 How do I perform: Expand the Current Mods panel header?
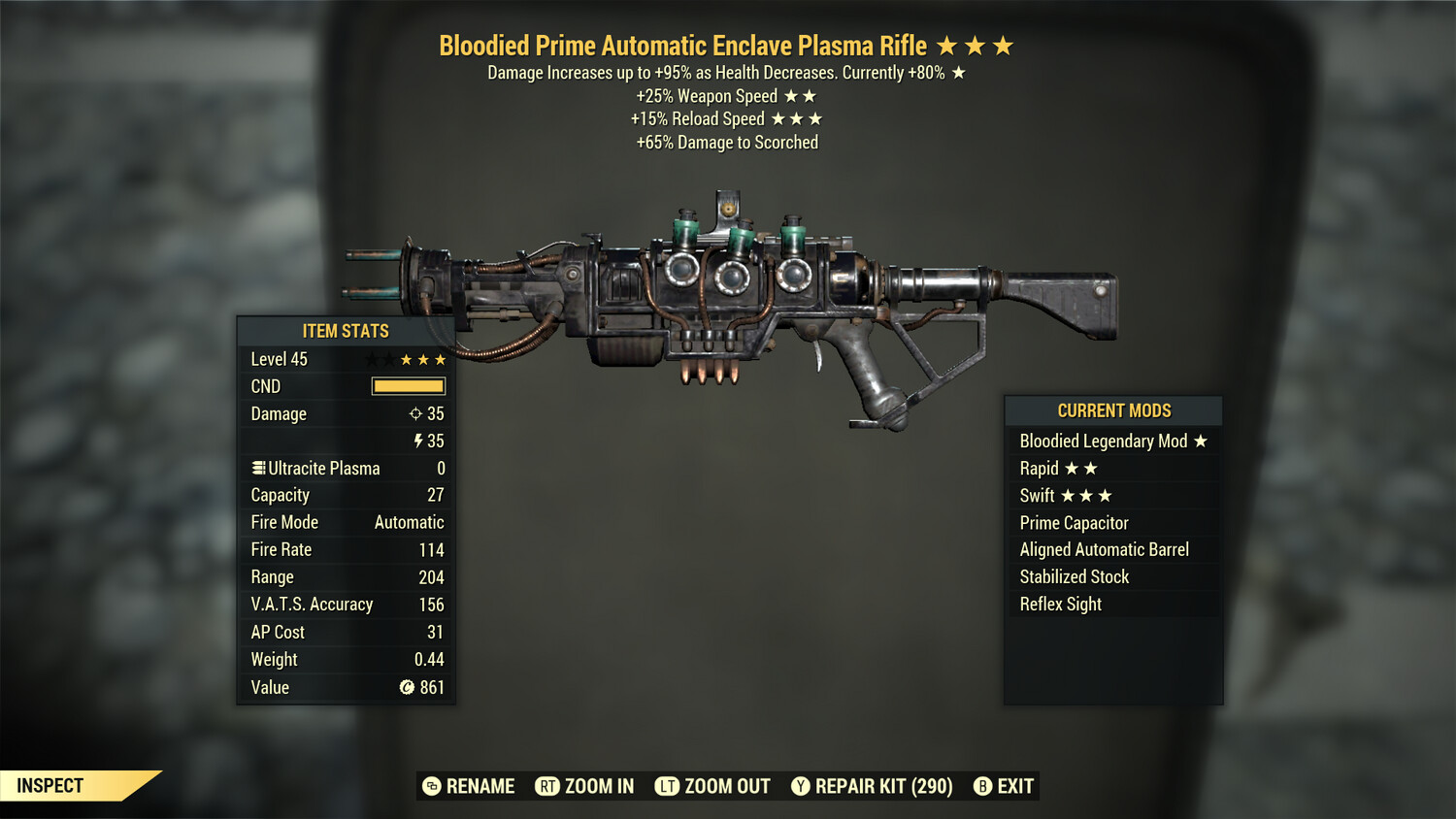tap(1112, 410)
